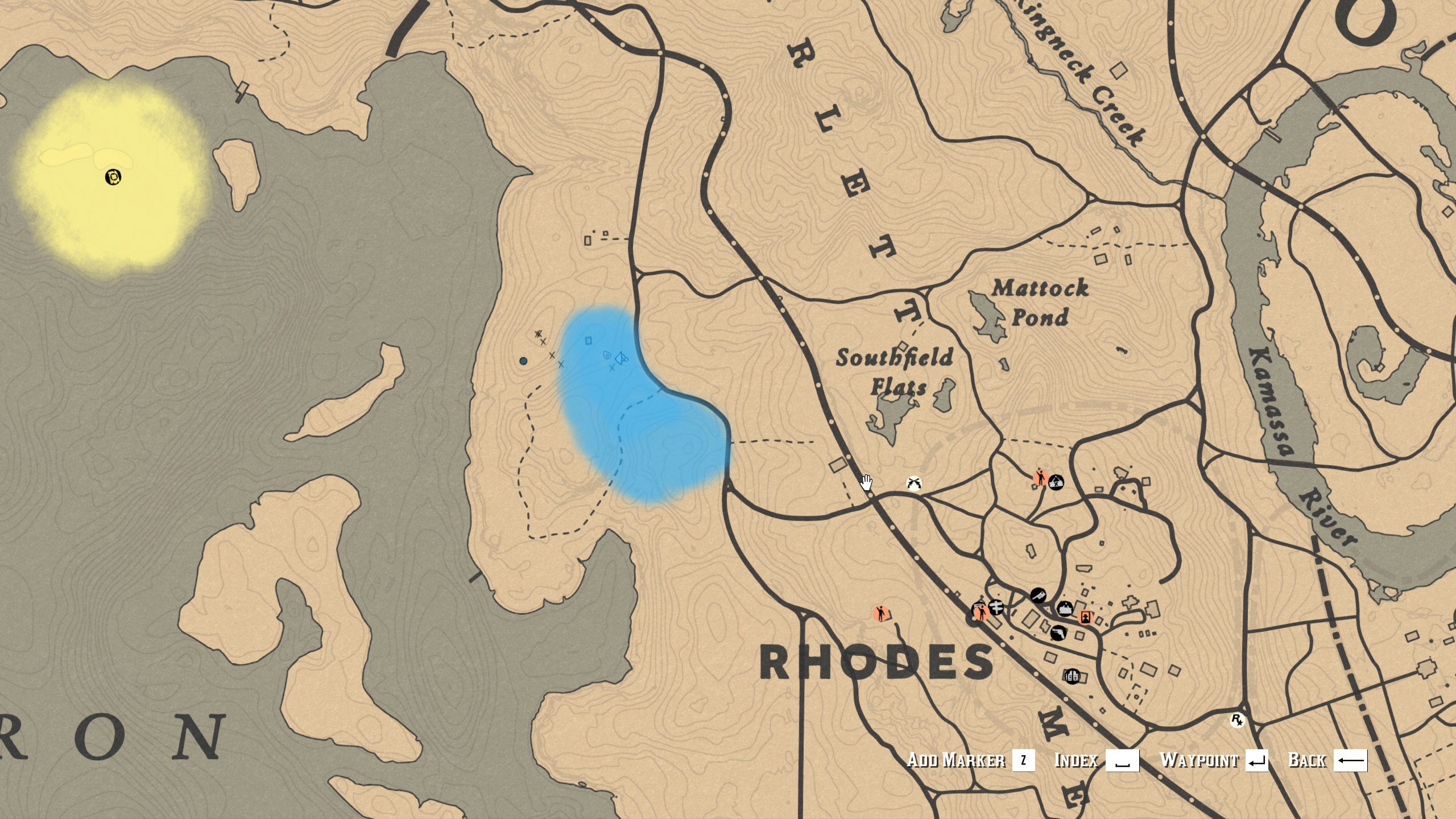Click the black shop marker left of the photo studio
The image size is (1456, 819).
[1038, 595]
